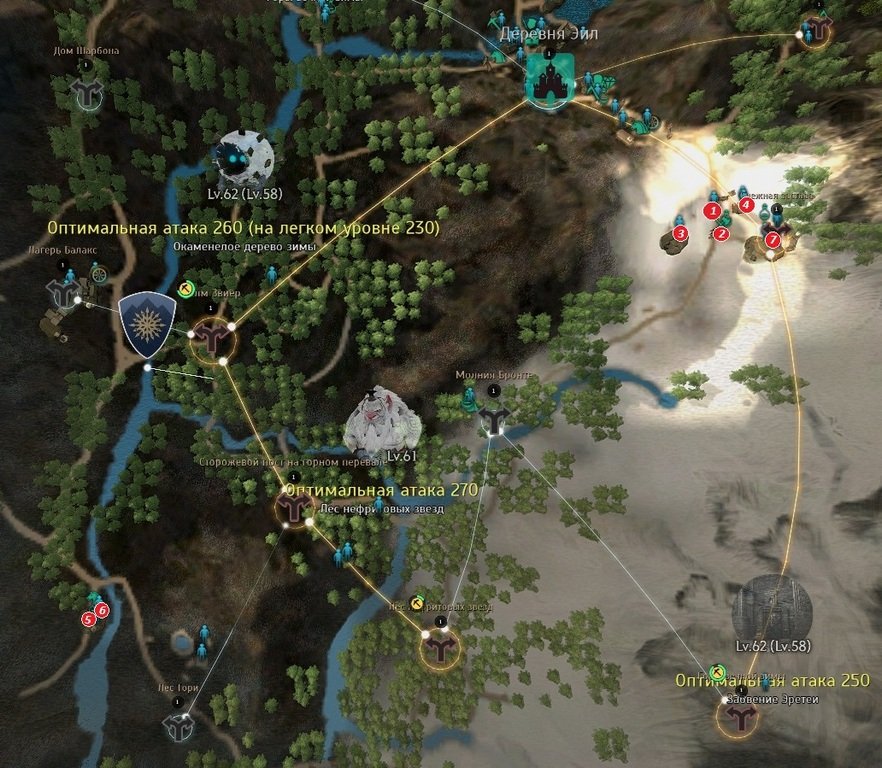Select the Молния Бронте node marker
Image resolution: width=882 pixels, height=768 pixels.
click(x=494, y=418)
